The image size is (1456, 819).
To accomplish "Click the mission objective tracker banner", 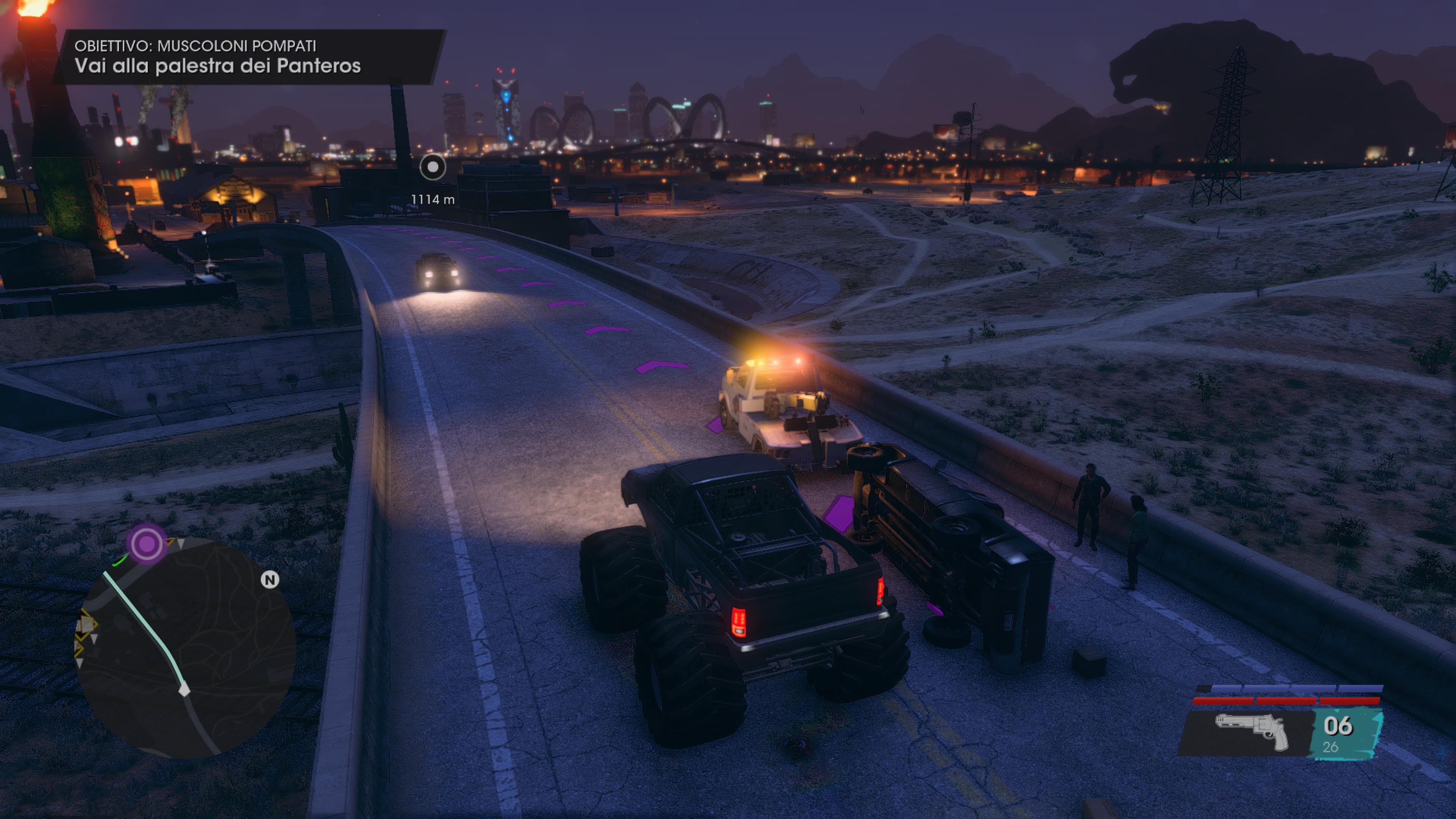I will click(x=249, y=57).
